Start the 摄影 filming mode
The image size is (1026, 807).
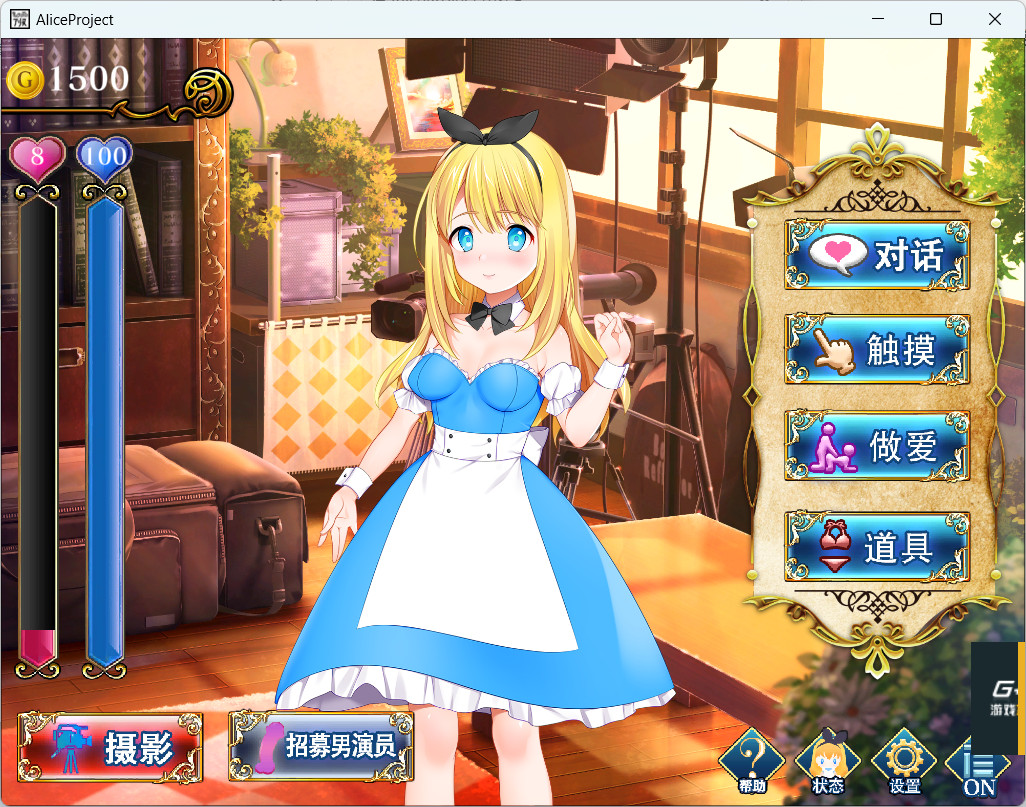111,748
